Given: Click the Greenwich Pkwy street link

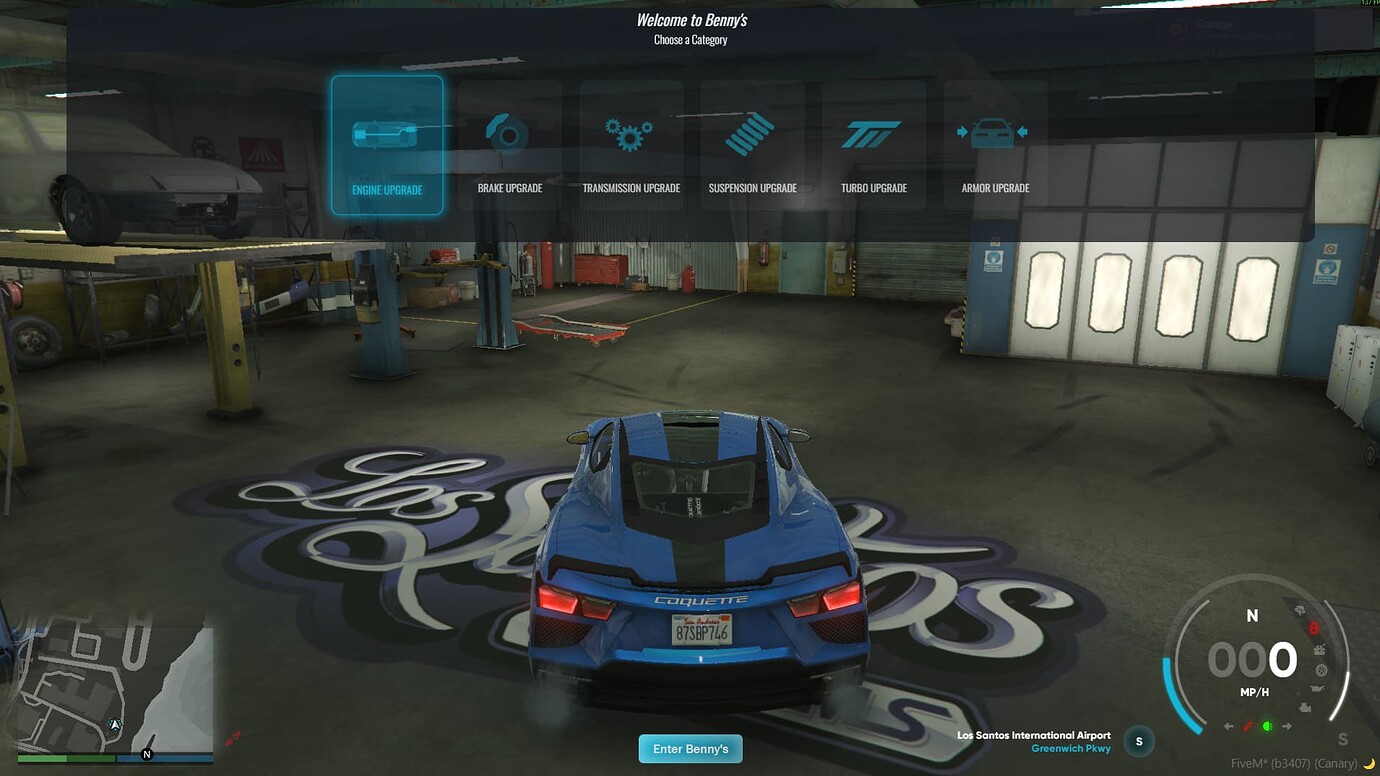Looking at the screenshot, I should 1072,747.
